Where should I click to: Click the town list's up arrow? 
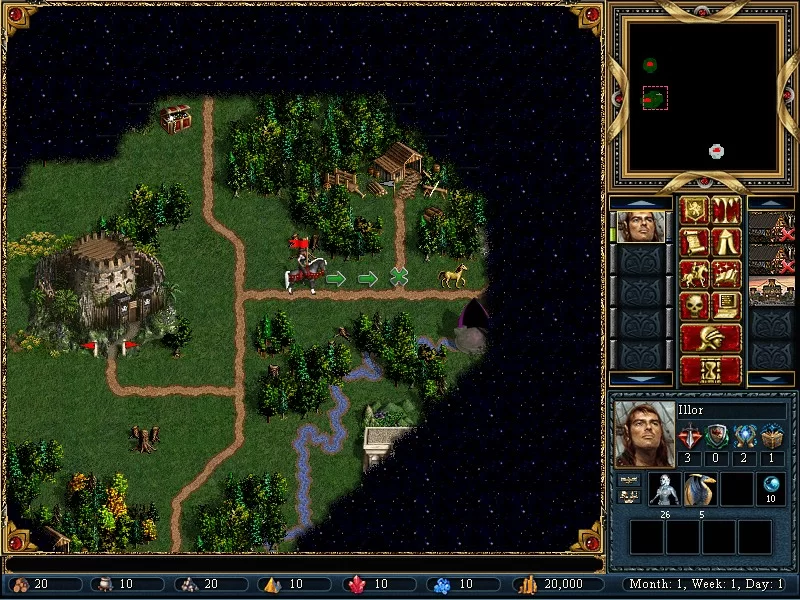770,202
